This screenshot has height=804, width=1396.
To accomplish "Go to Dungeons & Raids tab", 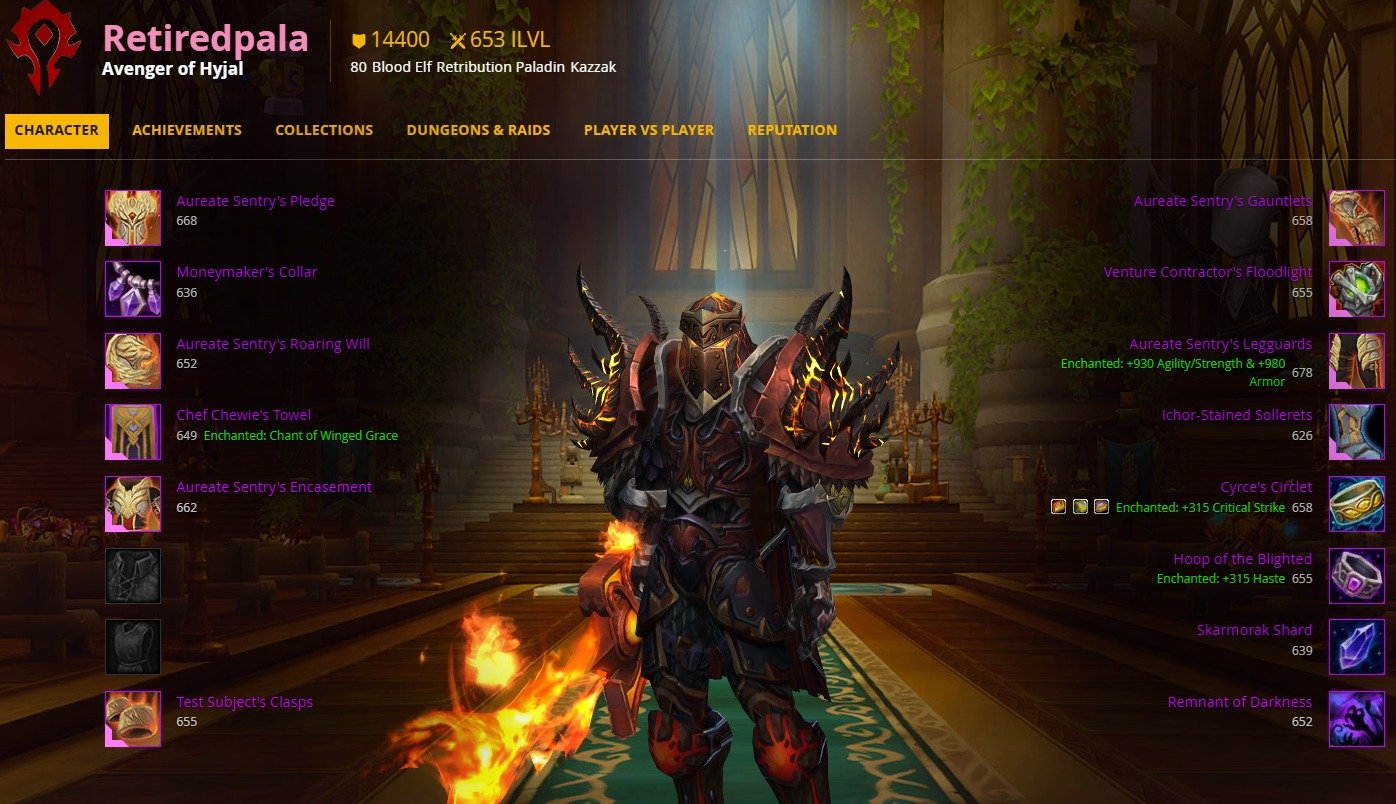I will tap(478, 130).
